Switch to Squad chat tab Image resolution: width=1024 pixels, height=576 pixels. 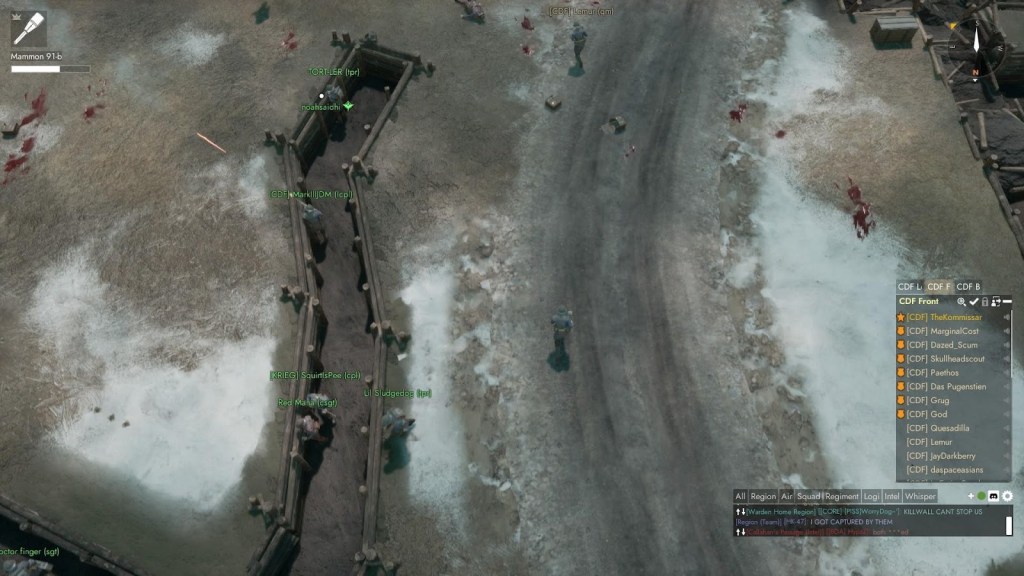(808, 496)
